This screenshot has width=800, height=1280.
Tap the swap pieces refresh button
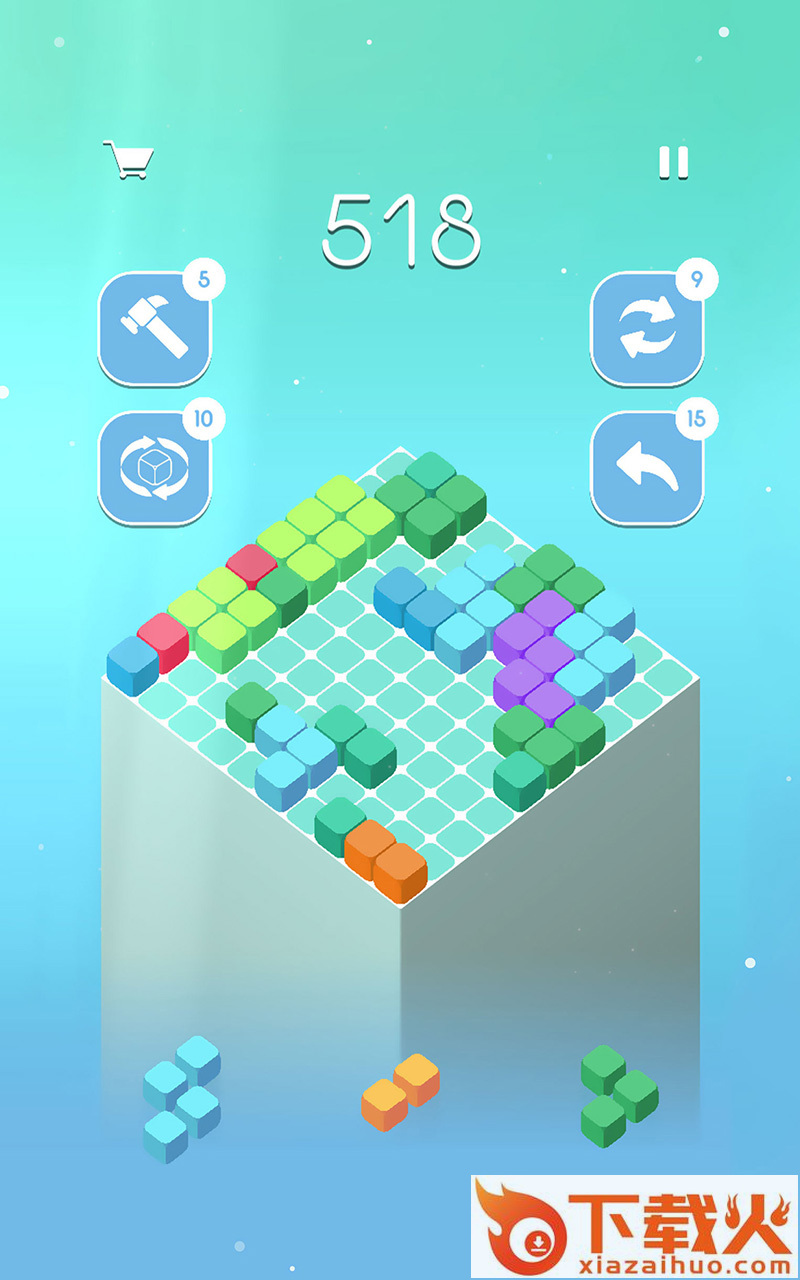pyautogui.click(x=646, y=328)
